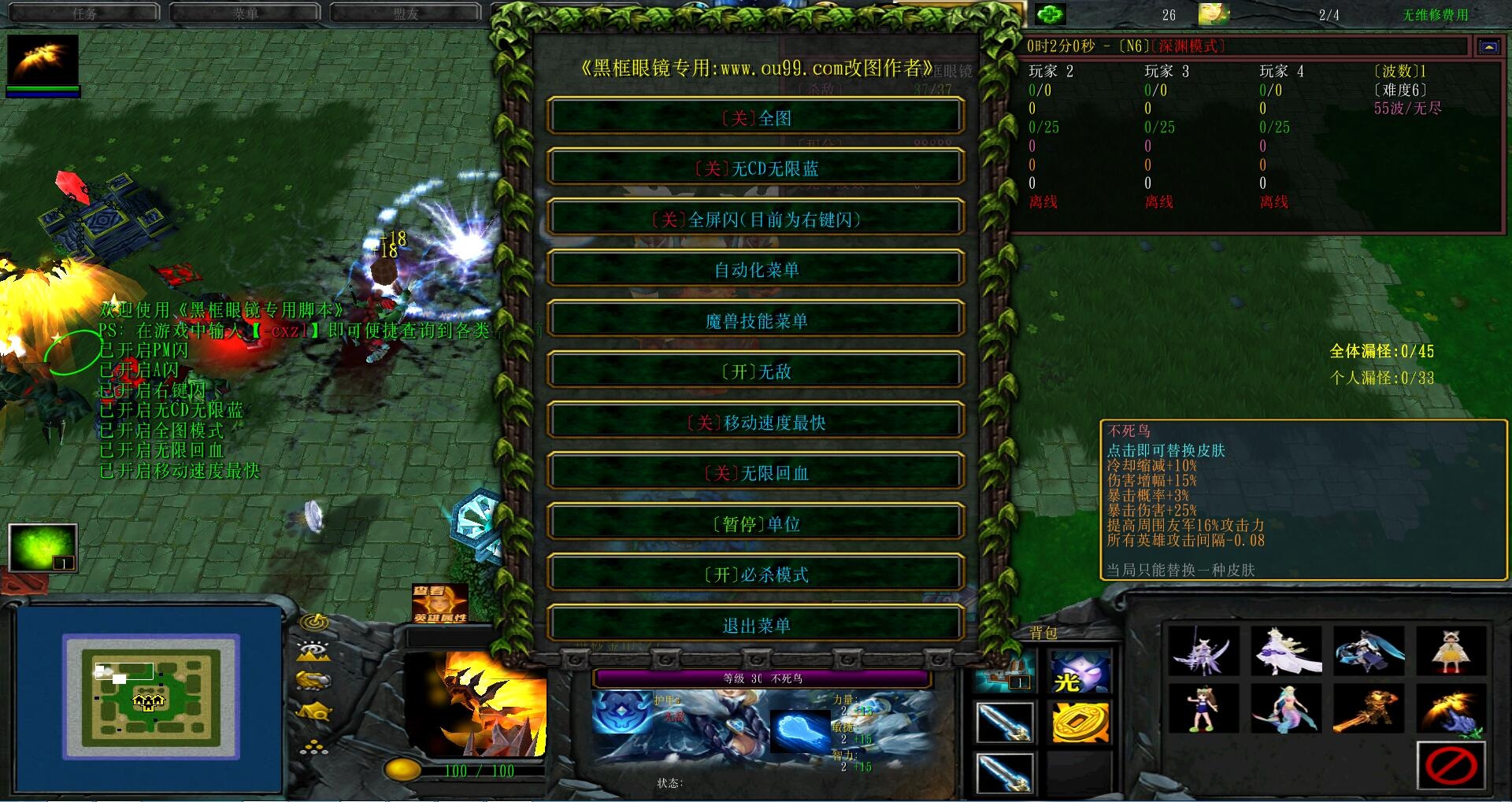Expand the 英雄属性 hero attributes panel
Viewport: 1512px width, 802px height.
(x=439, y=604)
